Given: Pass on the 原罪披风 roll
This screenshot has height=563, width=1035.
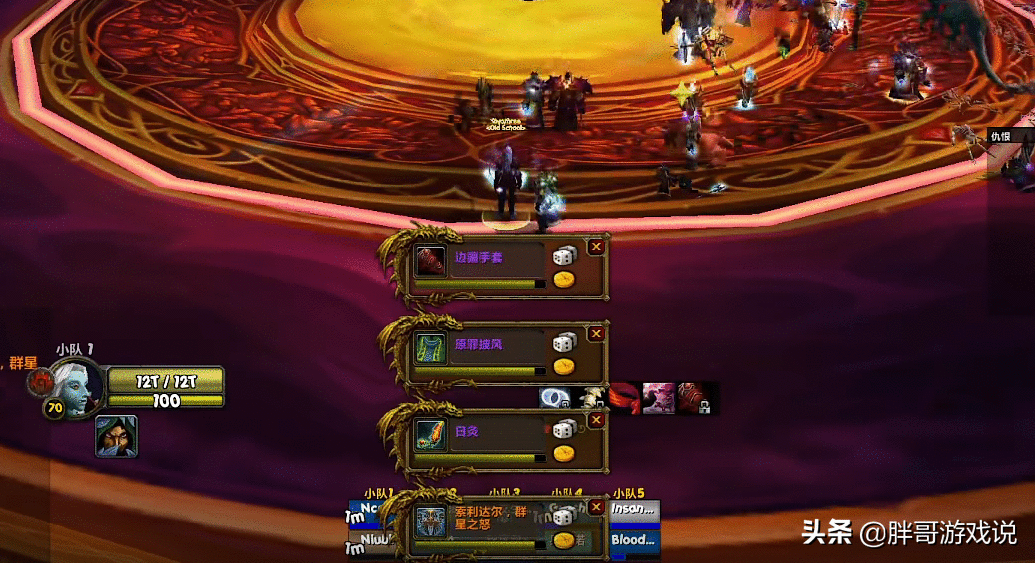Looking at the screenshot, I should click(x=596, y=333).
